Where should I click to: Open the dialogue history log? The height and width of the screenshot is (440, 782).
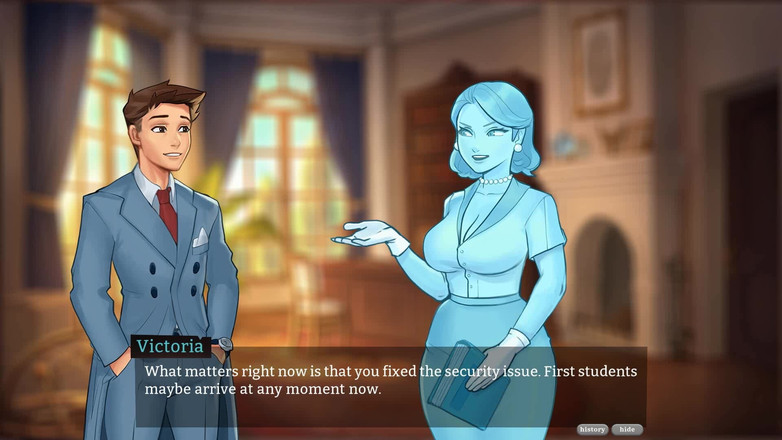coord(592,429)
